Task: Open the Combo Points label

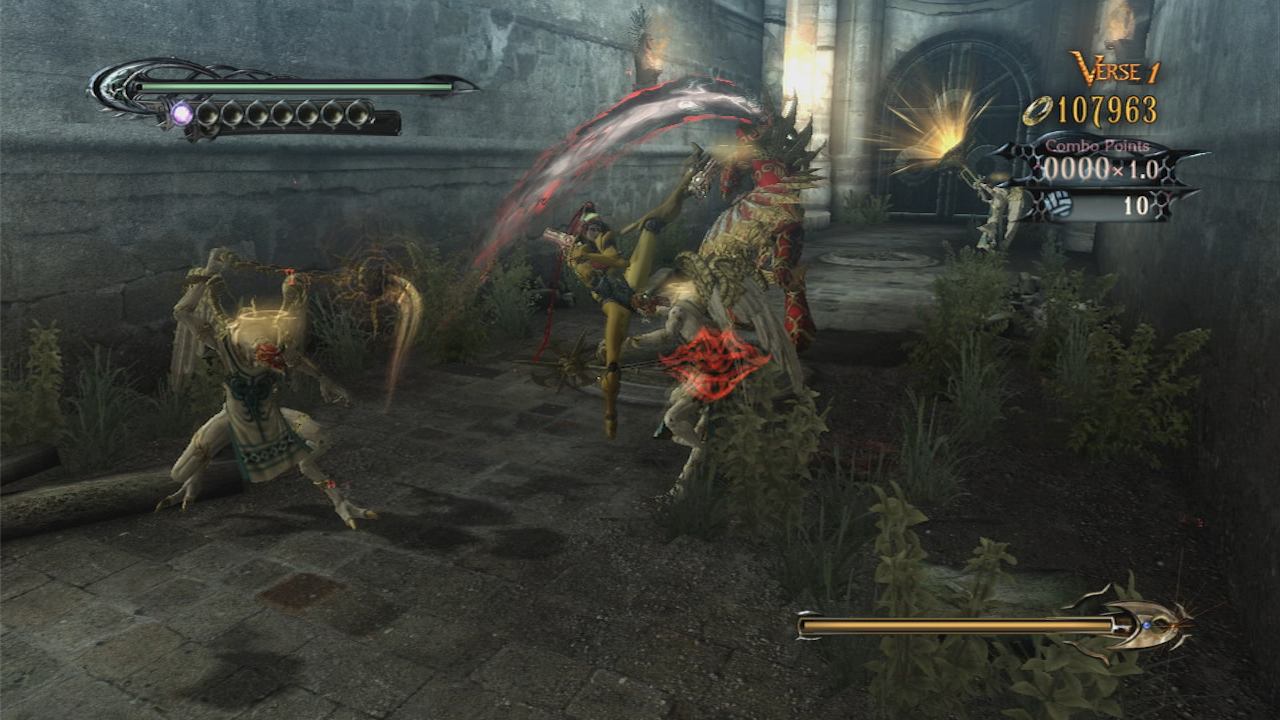Action: (1096, 146)
